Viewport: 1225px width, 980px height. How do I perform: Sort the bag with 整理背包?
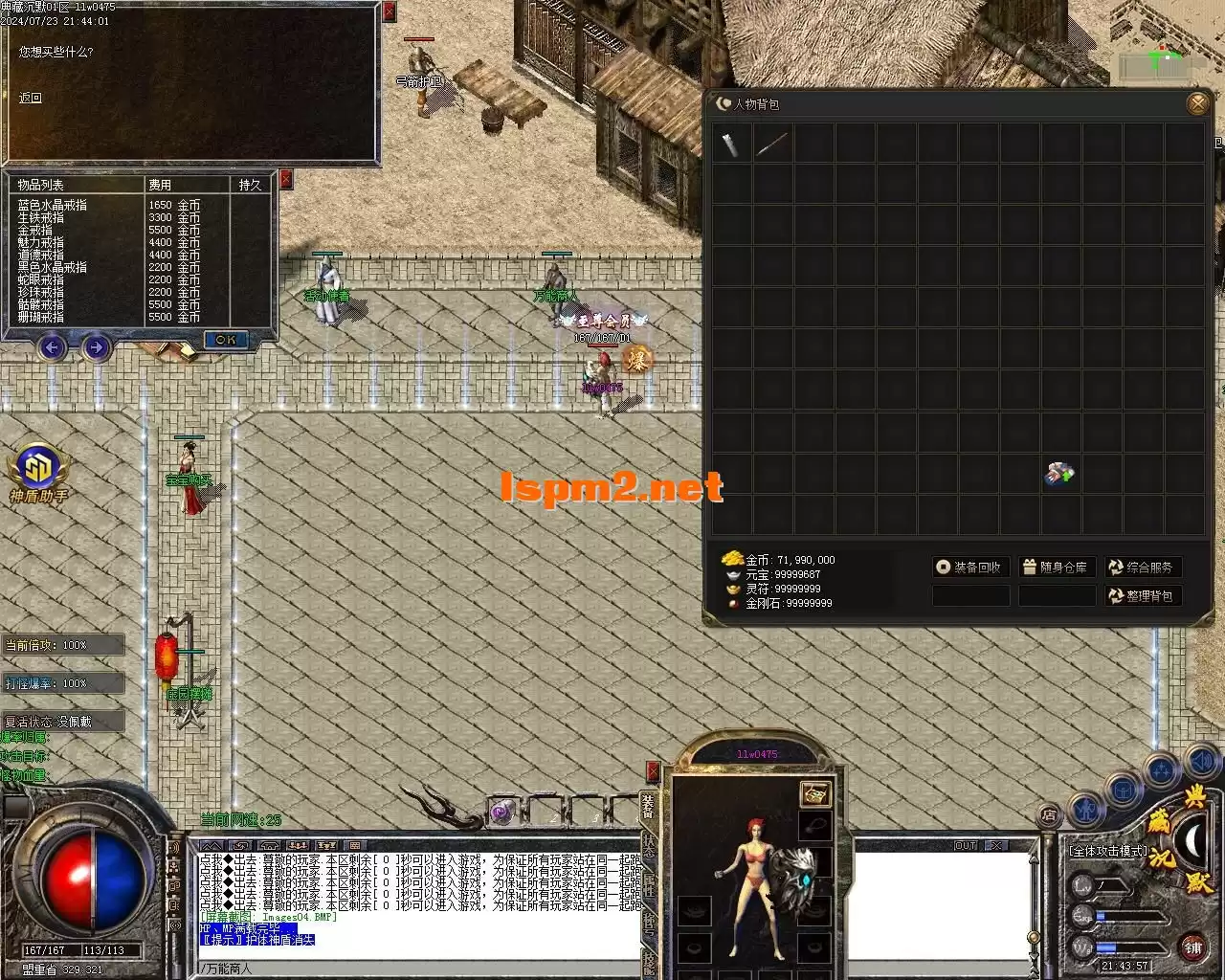point(1142,596)
